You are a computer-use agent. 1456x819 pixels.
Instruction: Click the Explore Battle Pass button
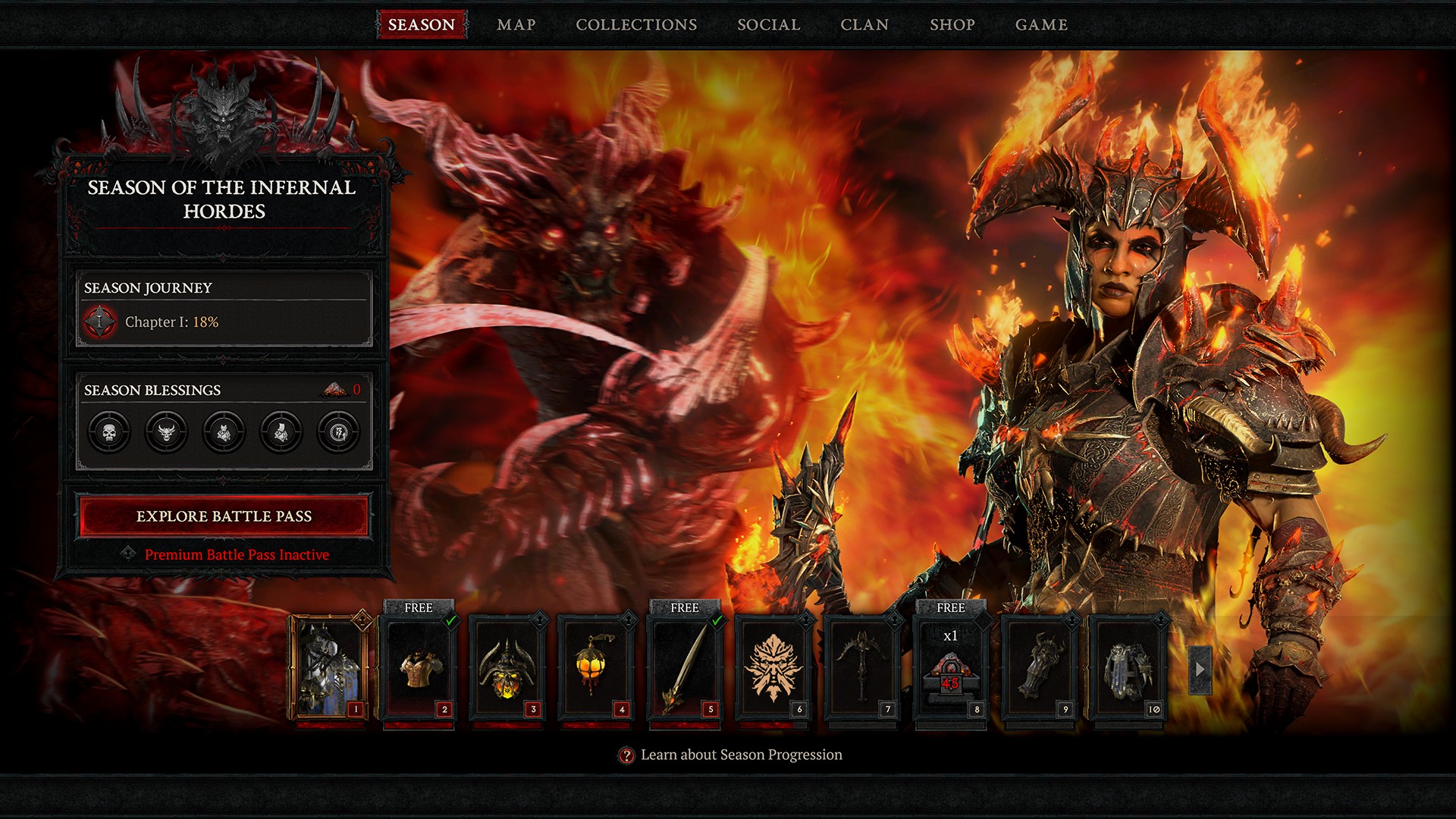point(224,517)
